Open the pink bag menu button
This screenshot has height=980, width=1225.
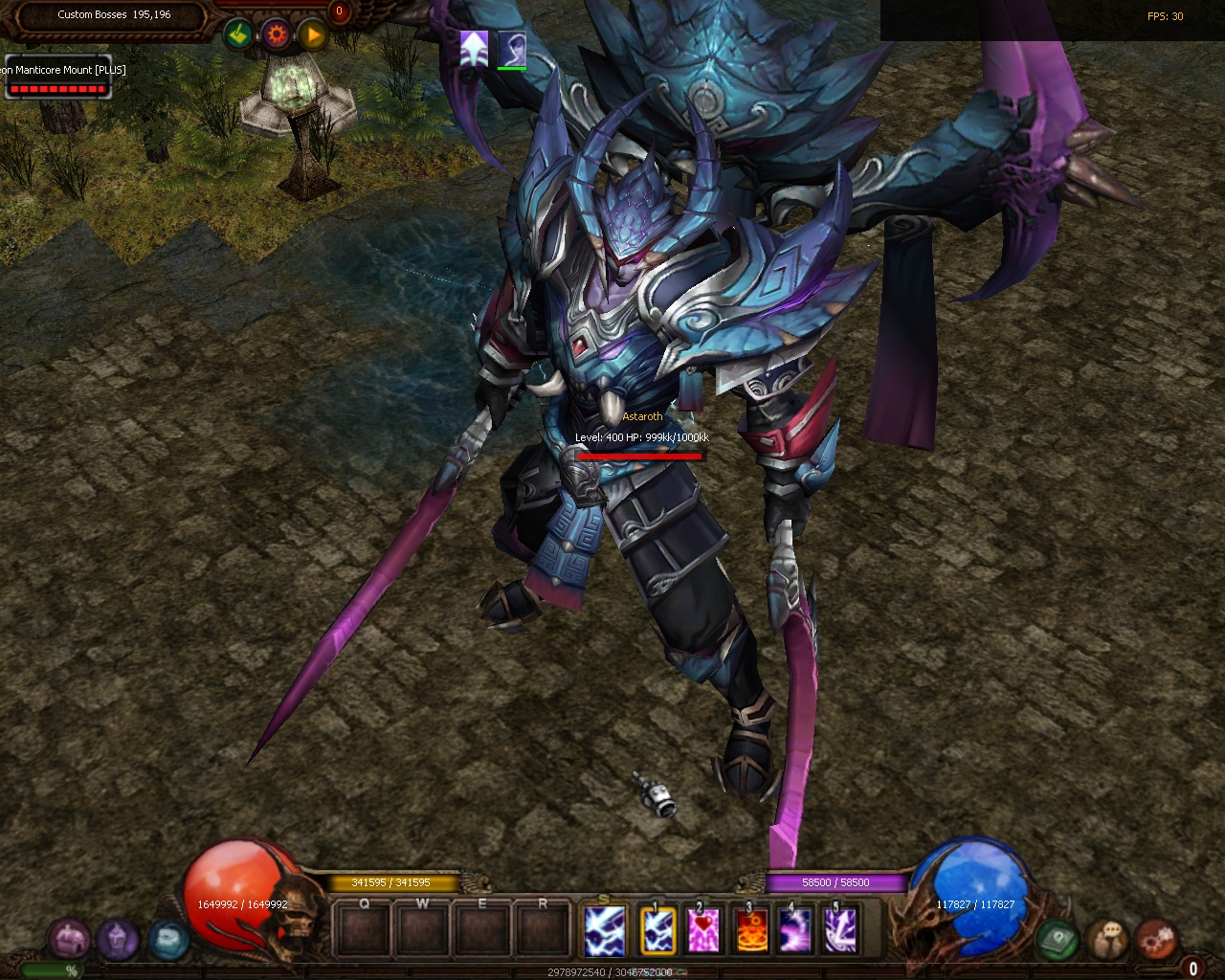tap(69, 939)
